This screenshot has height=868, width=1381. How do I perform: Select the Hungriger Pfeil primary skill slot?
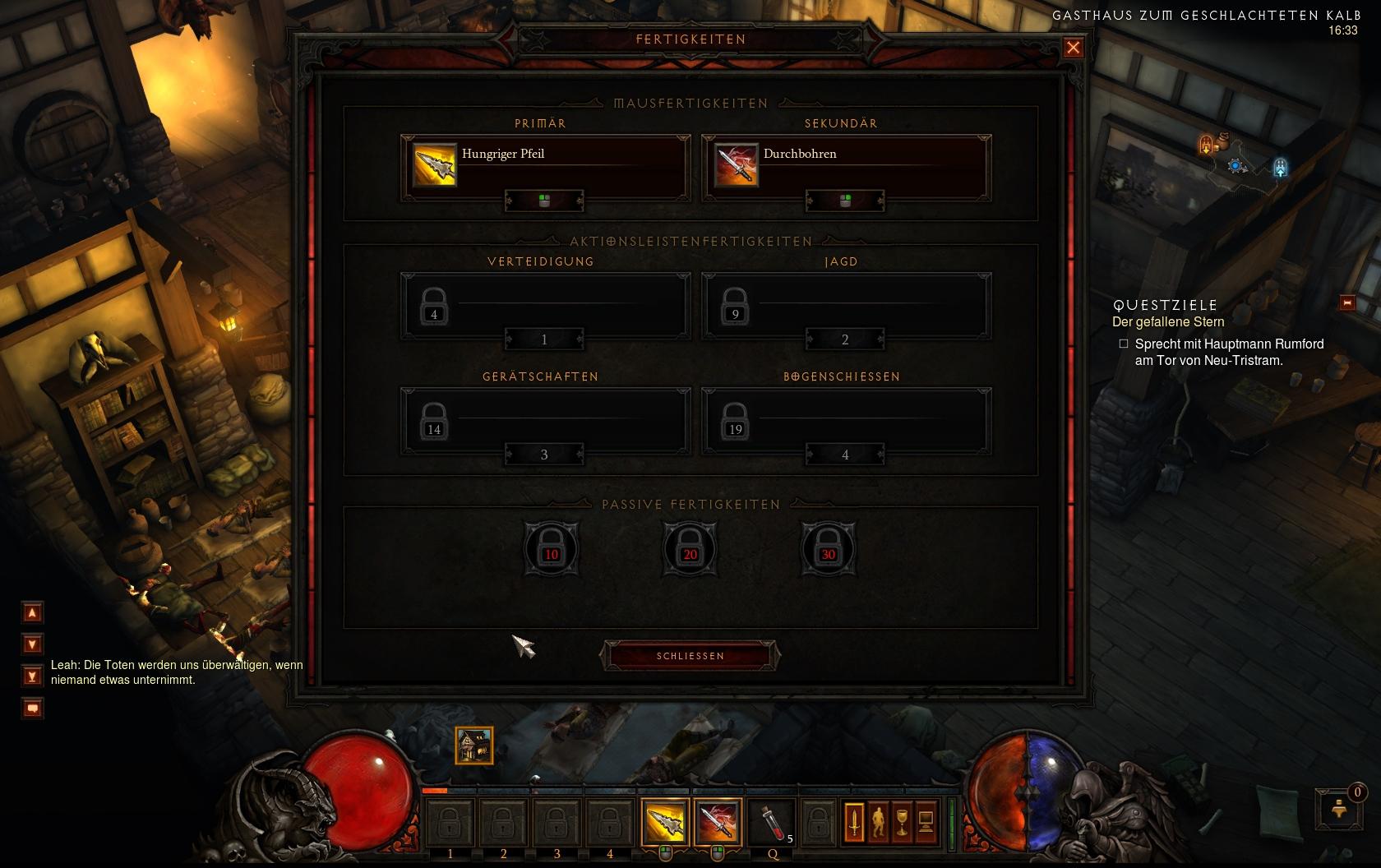[545, 166]
